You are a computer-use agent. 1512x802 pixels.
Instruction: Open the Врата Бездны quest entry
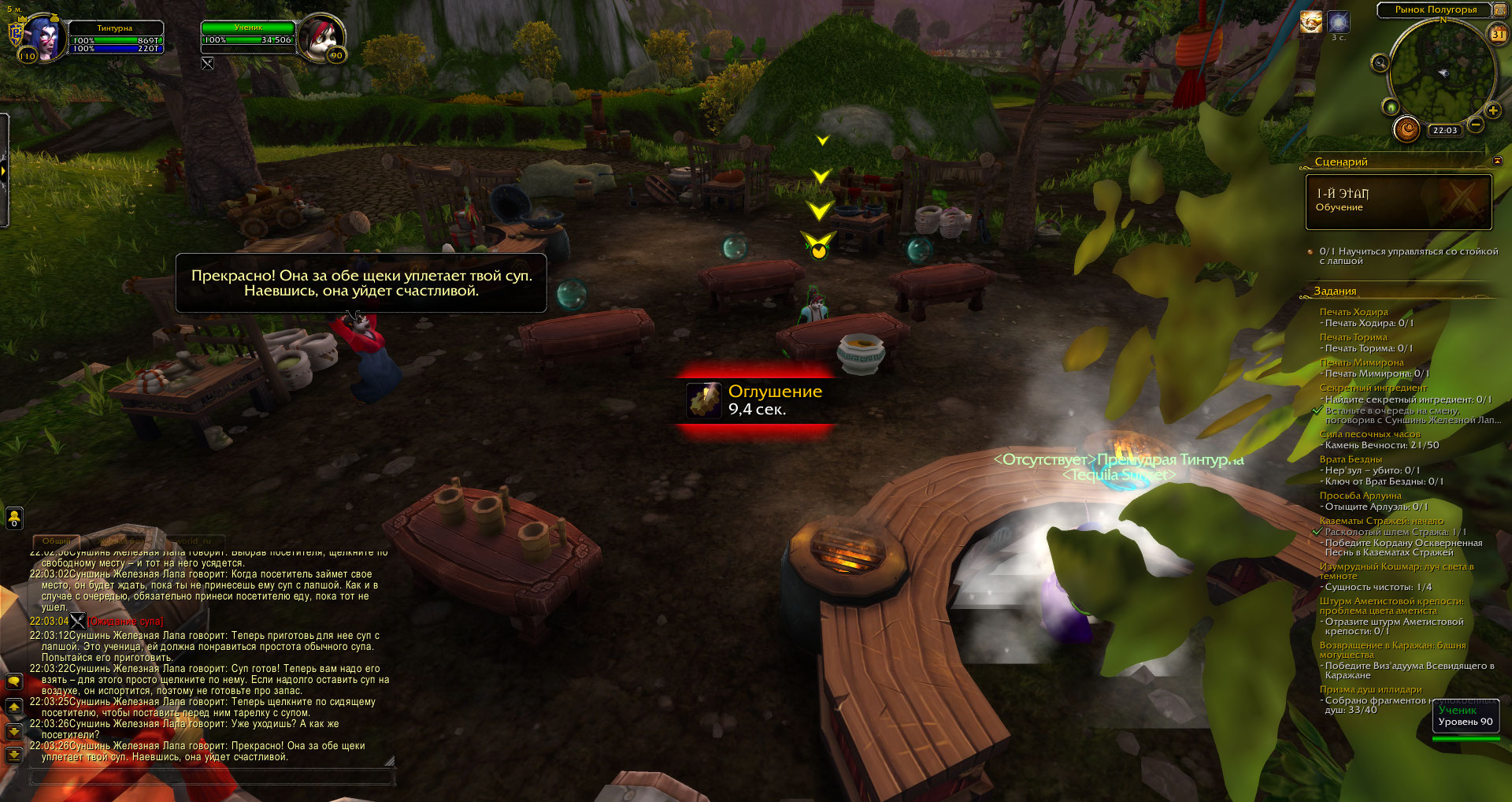[x=1351, y=459]
